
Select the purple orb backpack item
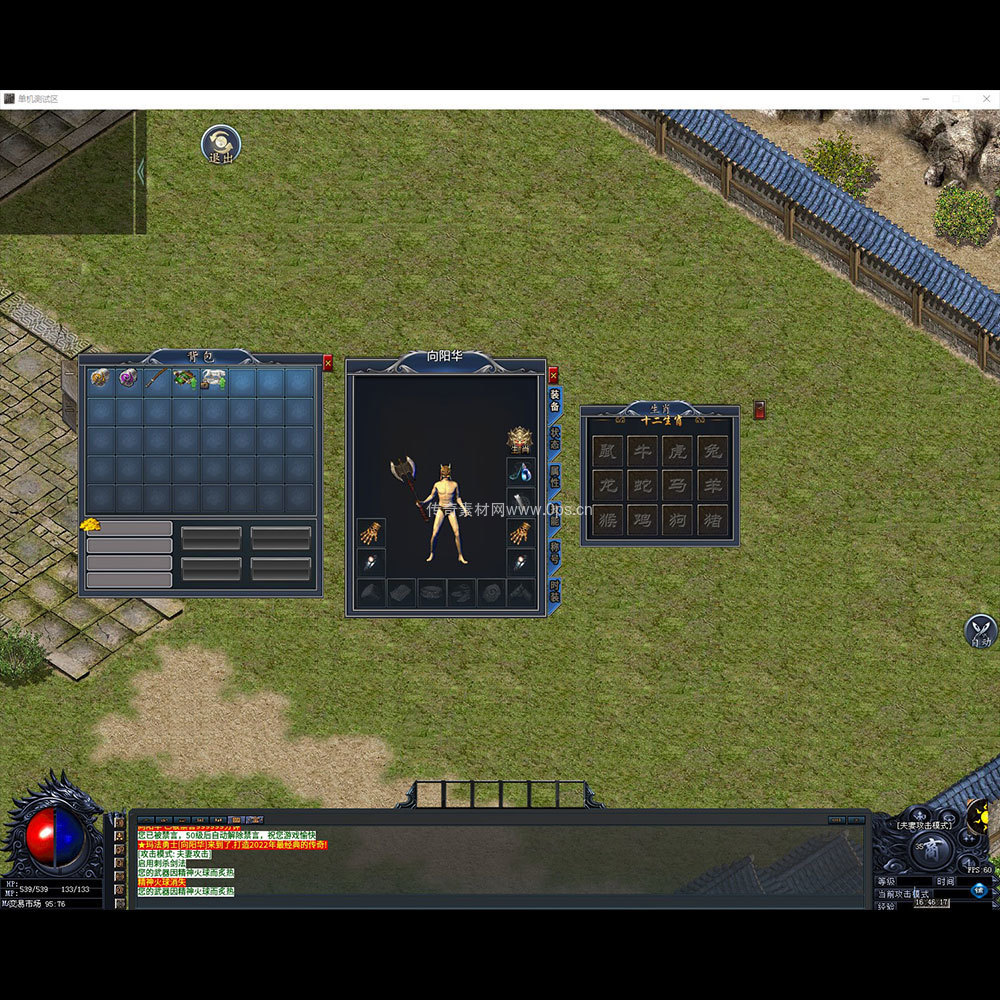tap(128, 379)
